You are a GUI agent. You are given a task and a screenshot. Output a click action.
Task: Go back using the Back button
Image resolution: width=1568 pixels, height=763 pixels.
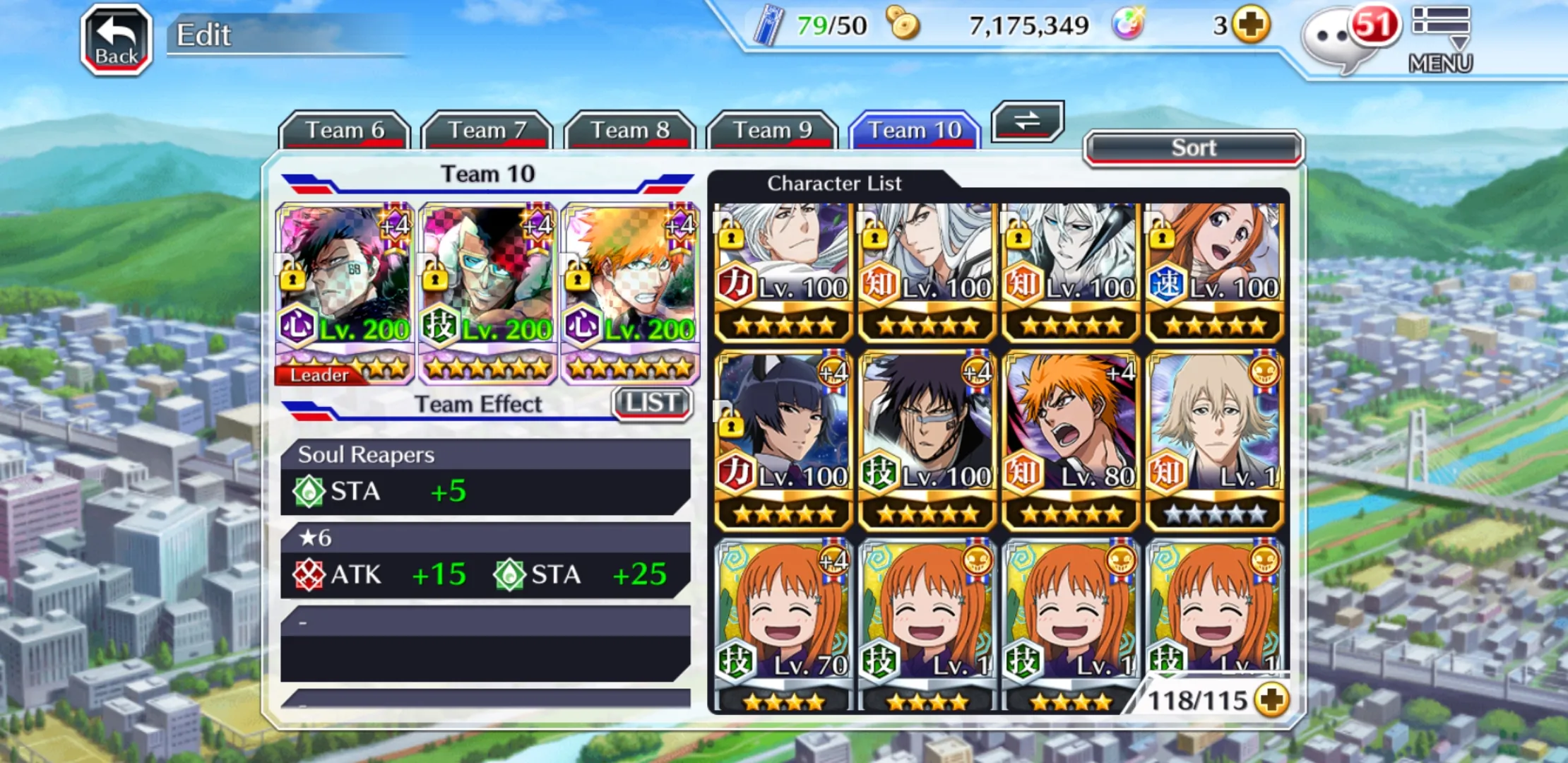click(x=117, y=40)
